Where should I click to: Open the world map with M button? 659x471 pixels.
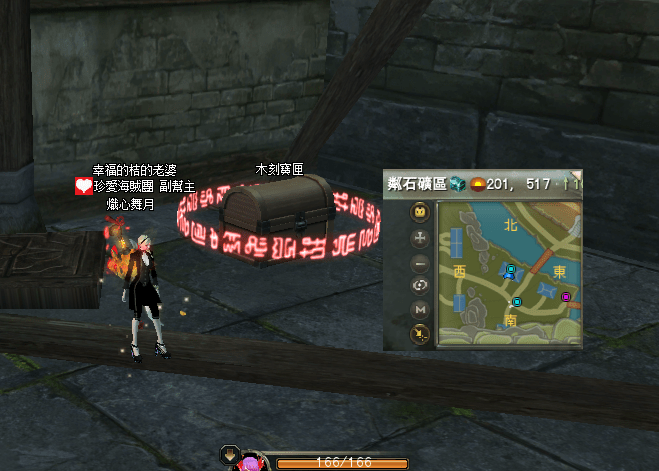tap(421, 310)
